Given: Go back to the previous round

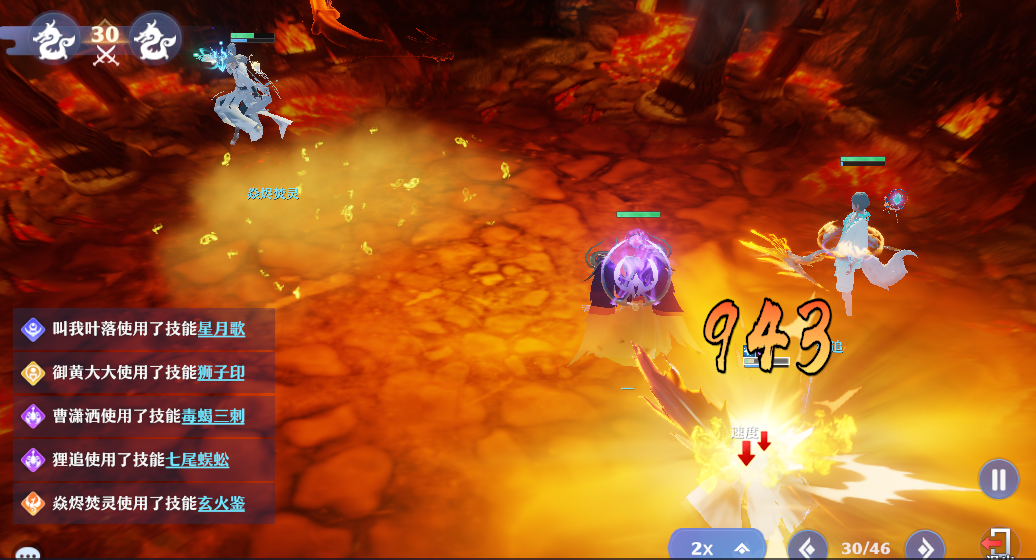Looking at the screenshot, I should (807, 547).
